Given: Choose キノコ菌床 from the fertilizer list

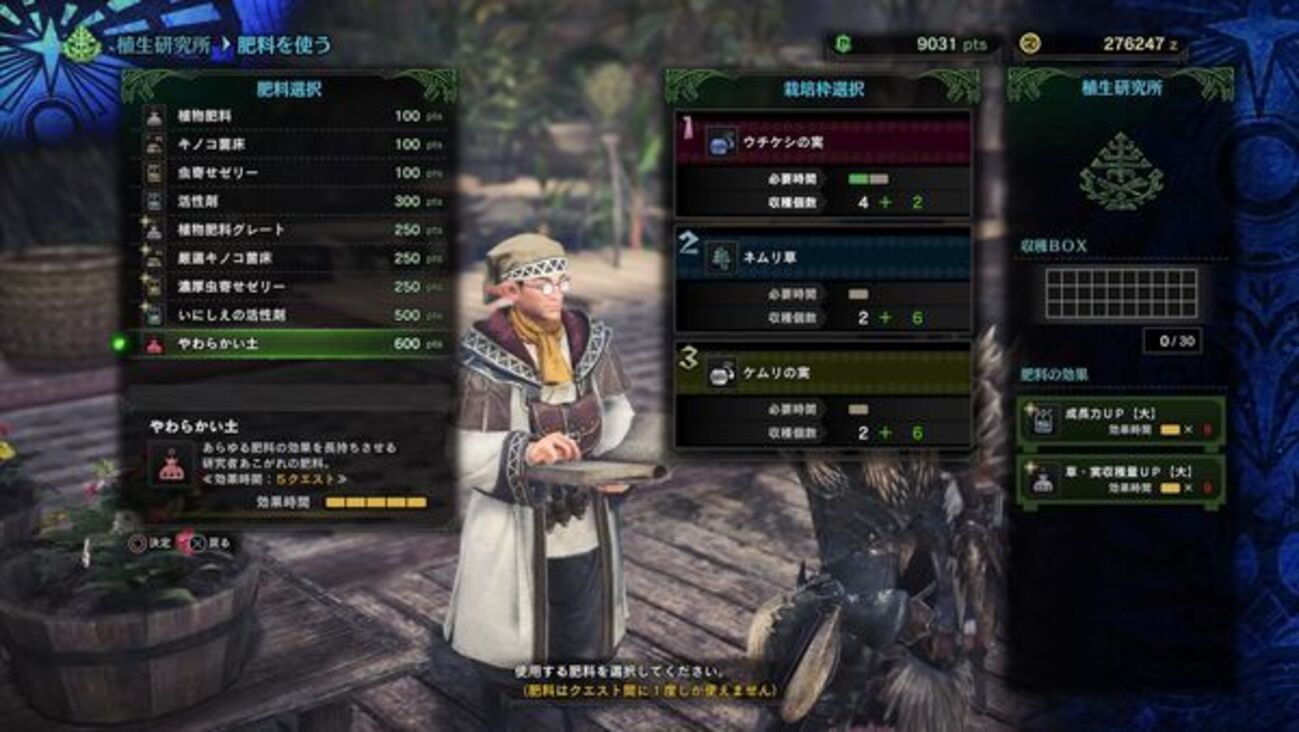Looking at the screenshot, I should coord(290,144).
